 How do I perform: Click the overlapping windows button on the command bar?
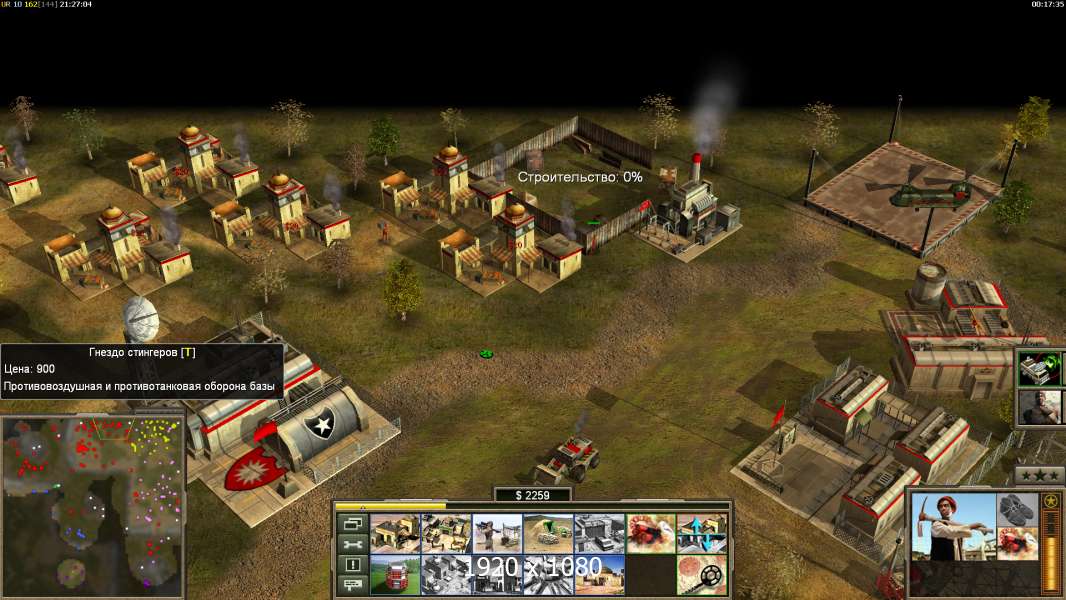tap(352, 524)
